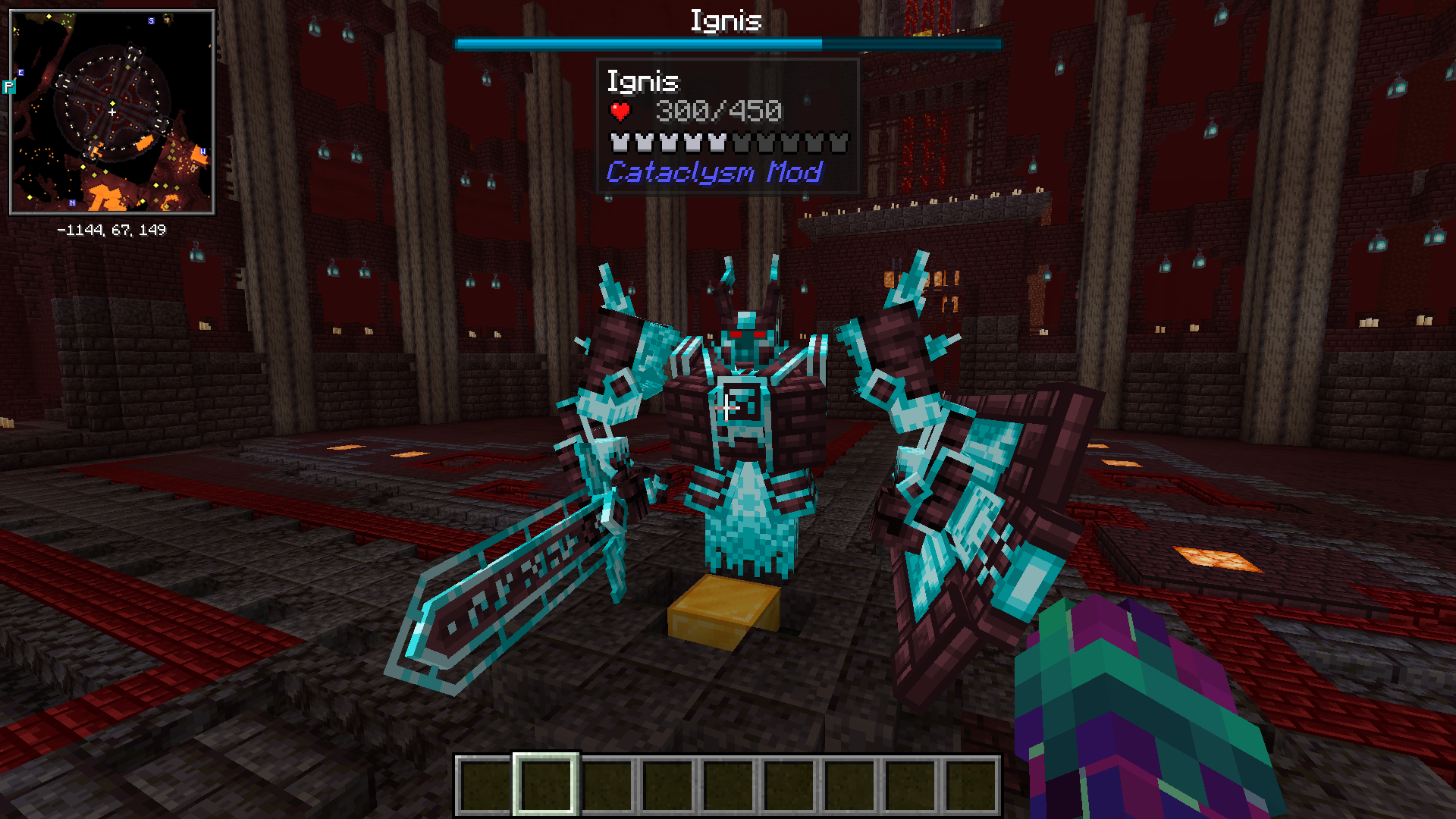Screen dimensions: 1456x819
Task: Click the heart icon showing Ignis health
Action: pos(620,111)
